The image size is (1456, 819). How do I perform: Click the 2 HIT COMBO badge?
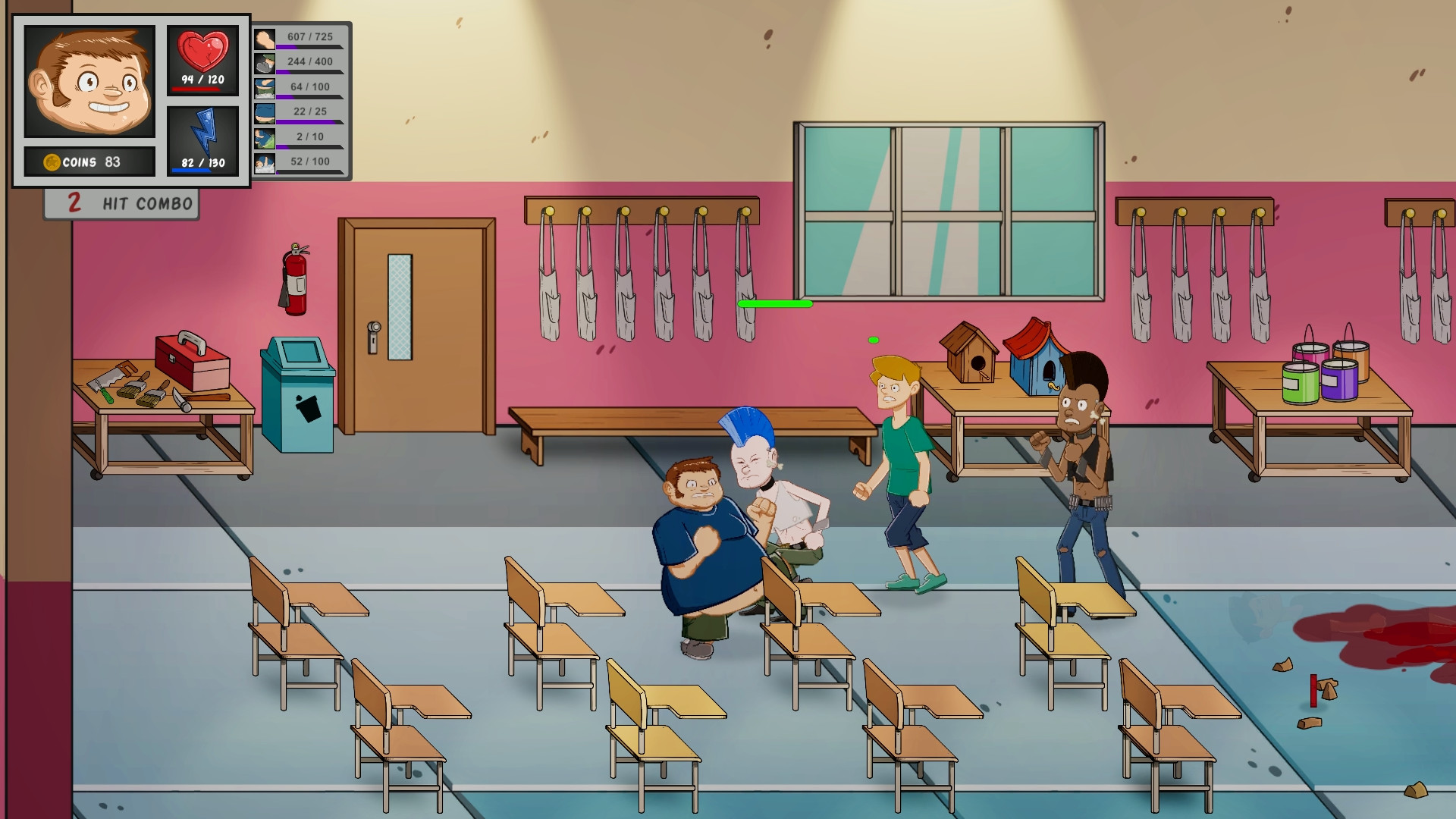(121, 202)
